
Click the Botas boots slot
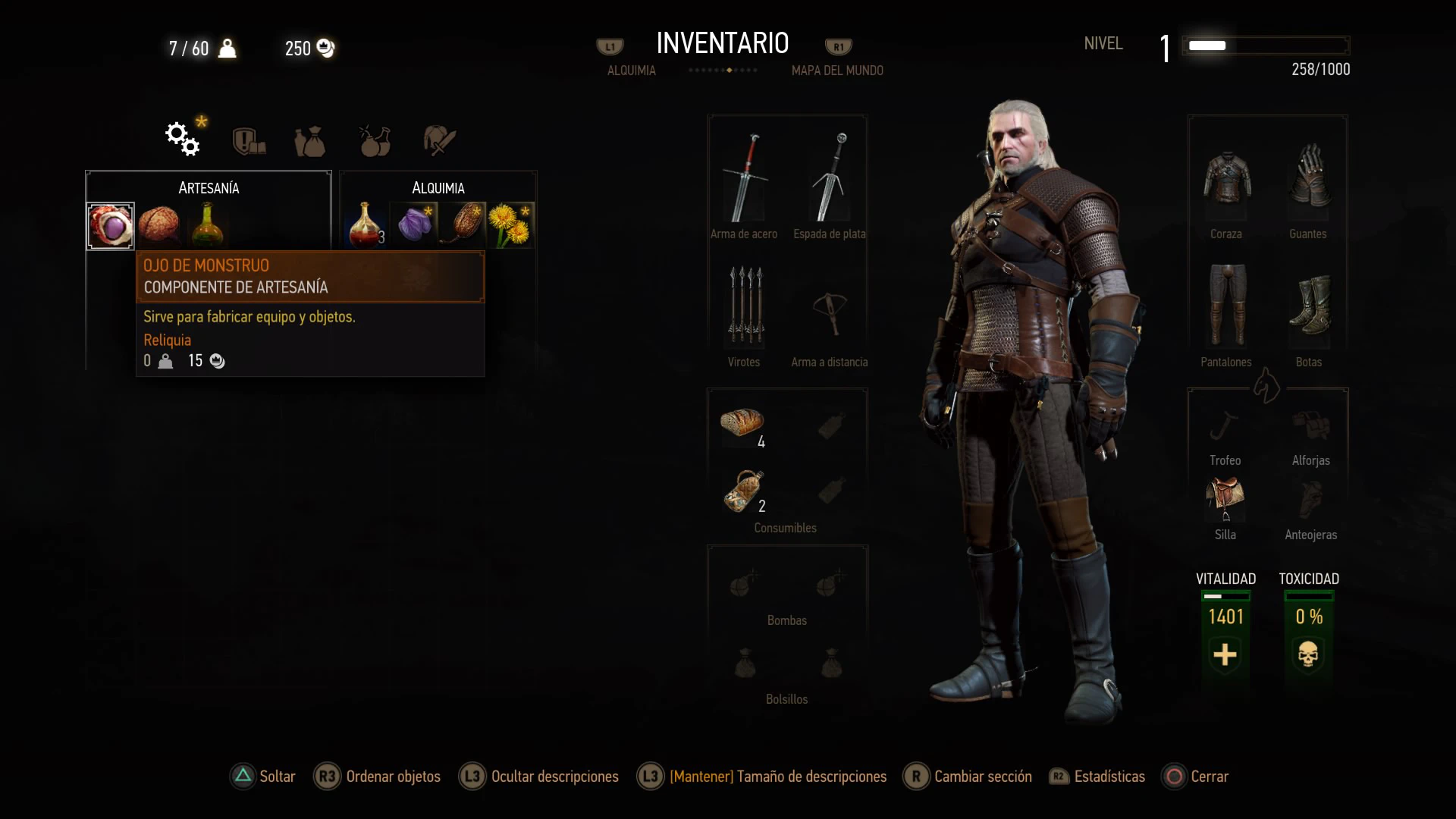click(1309, 306)
